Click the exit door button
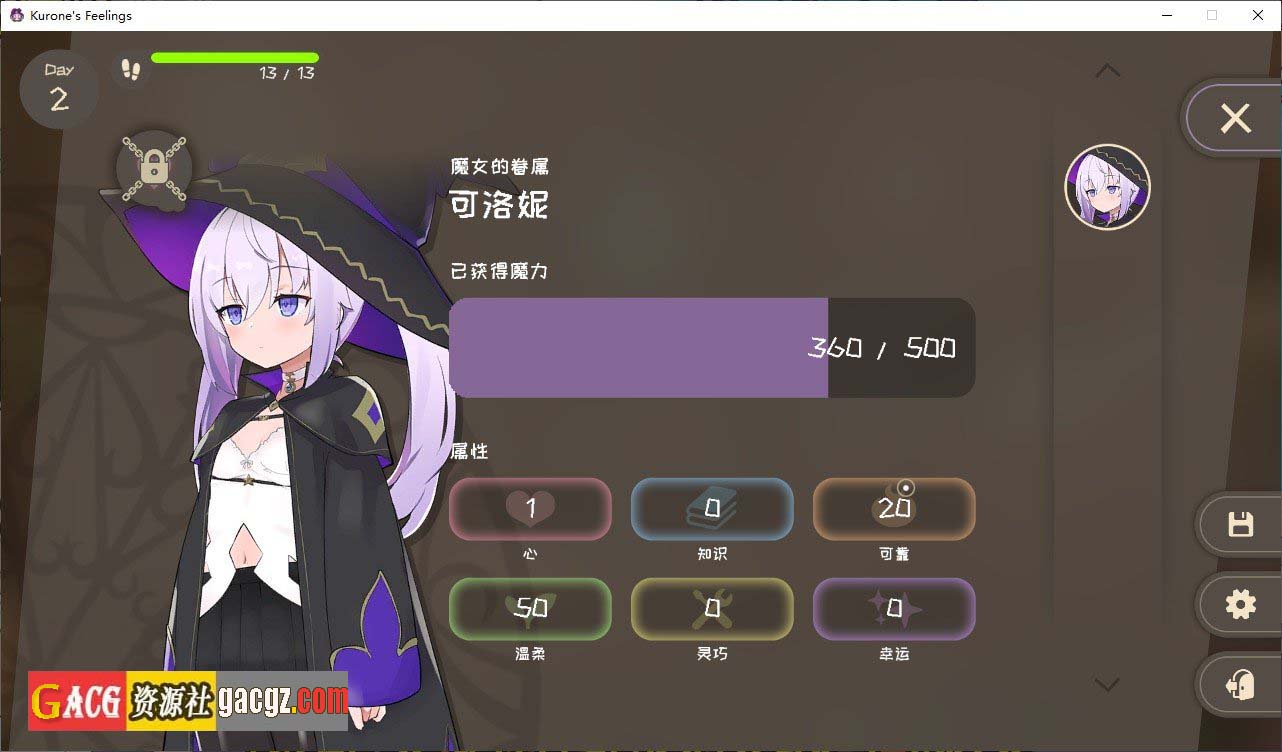 (1240, 685)
